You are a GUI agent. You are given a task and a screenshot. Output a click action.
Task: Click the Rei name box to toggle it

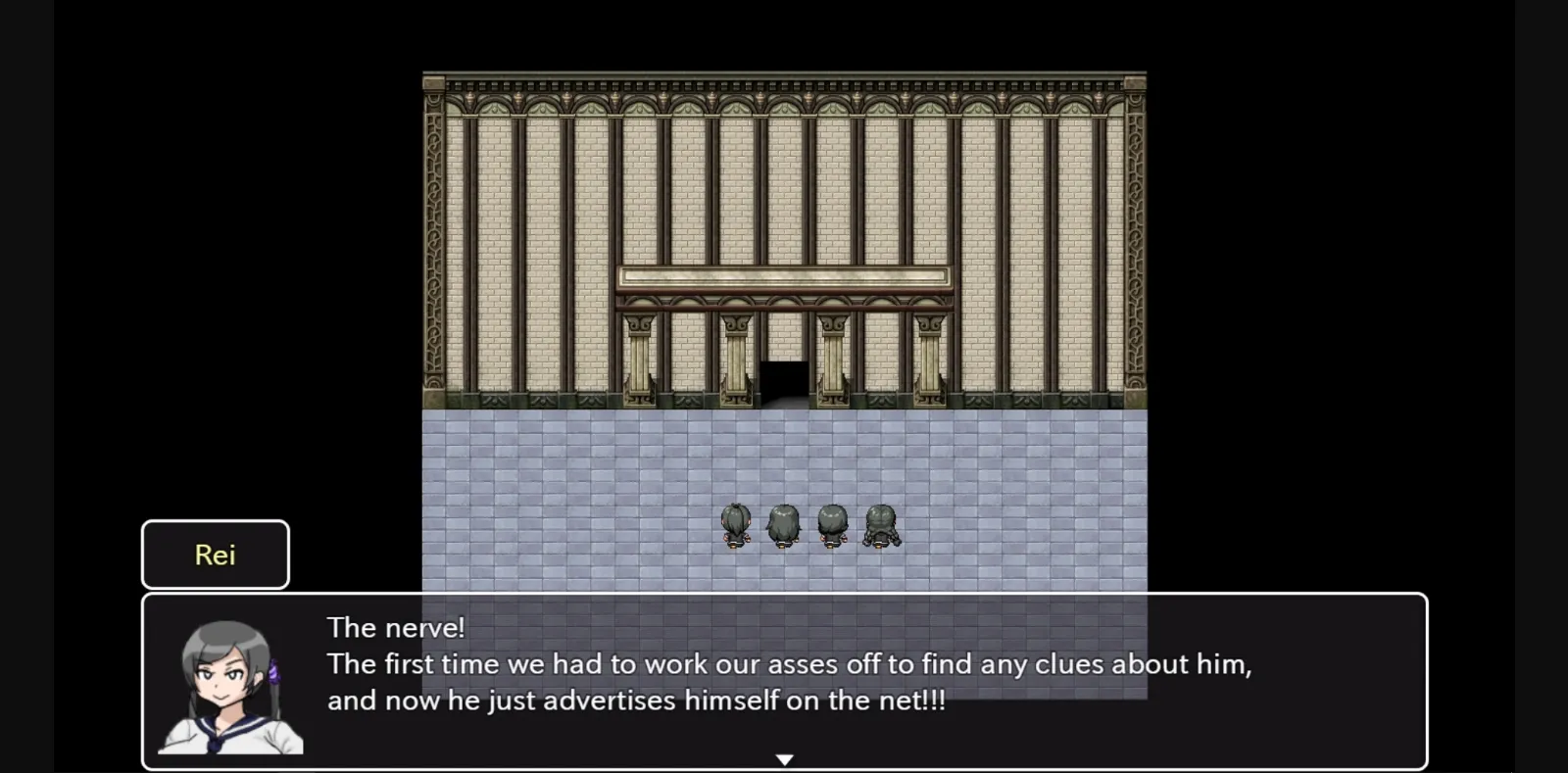pos(215,555)
